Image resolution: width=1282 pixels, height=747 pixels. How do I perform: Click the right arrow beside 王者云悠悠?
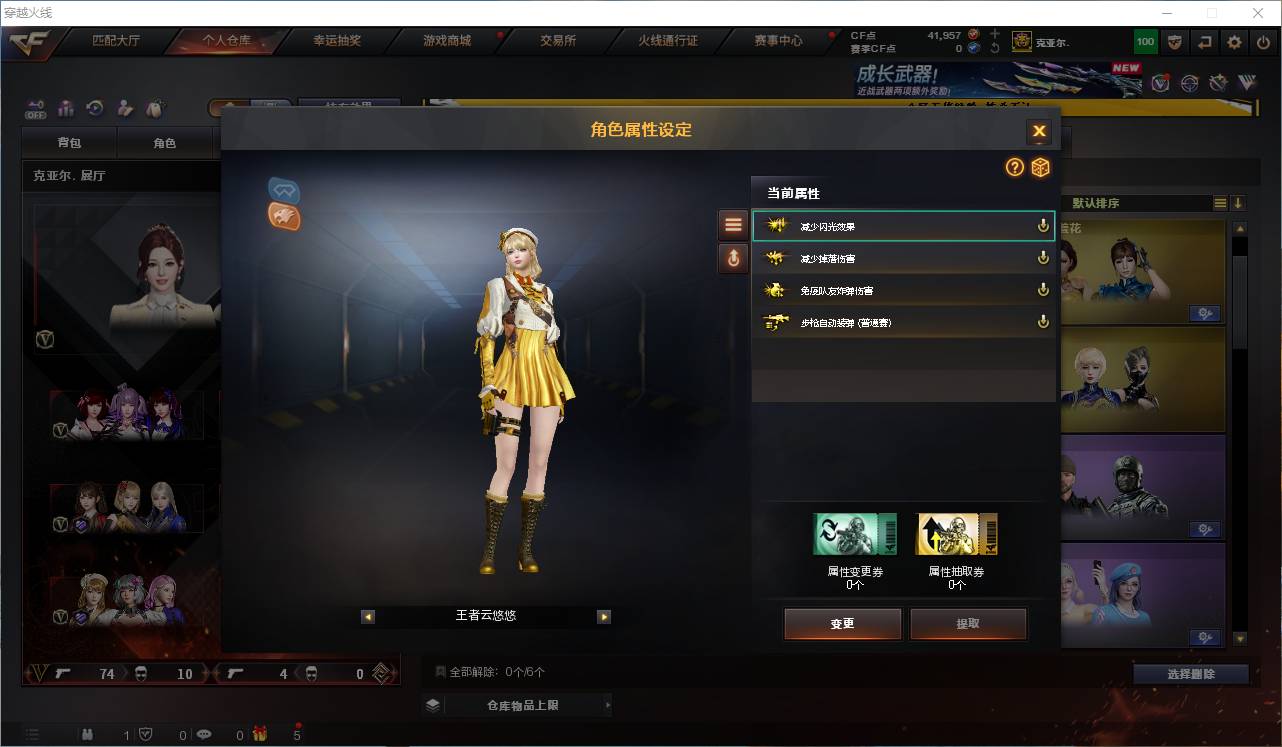[603, 617]
